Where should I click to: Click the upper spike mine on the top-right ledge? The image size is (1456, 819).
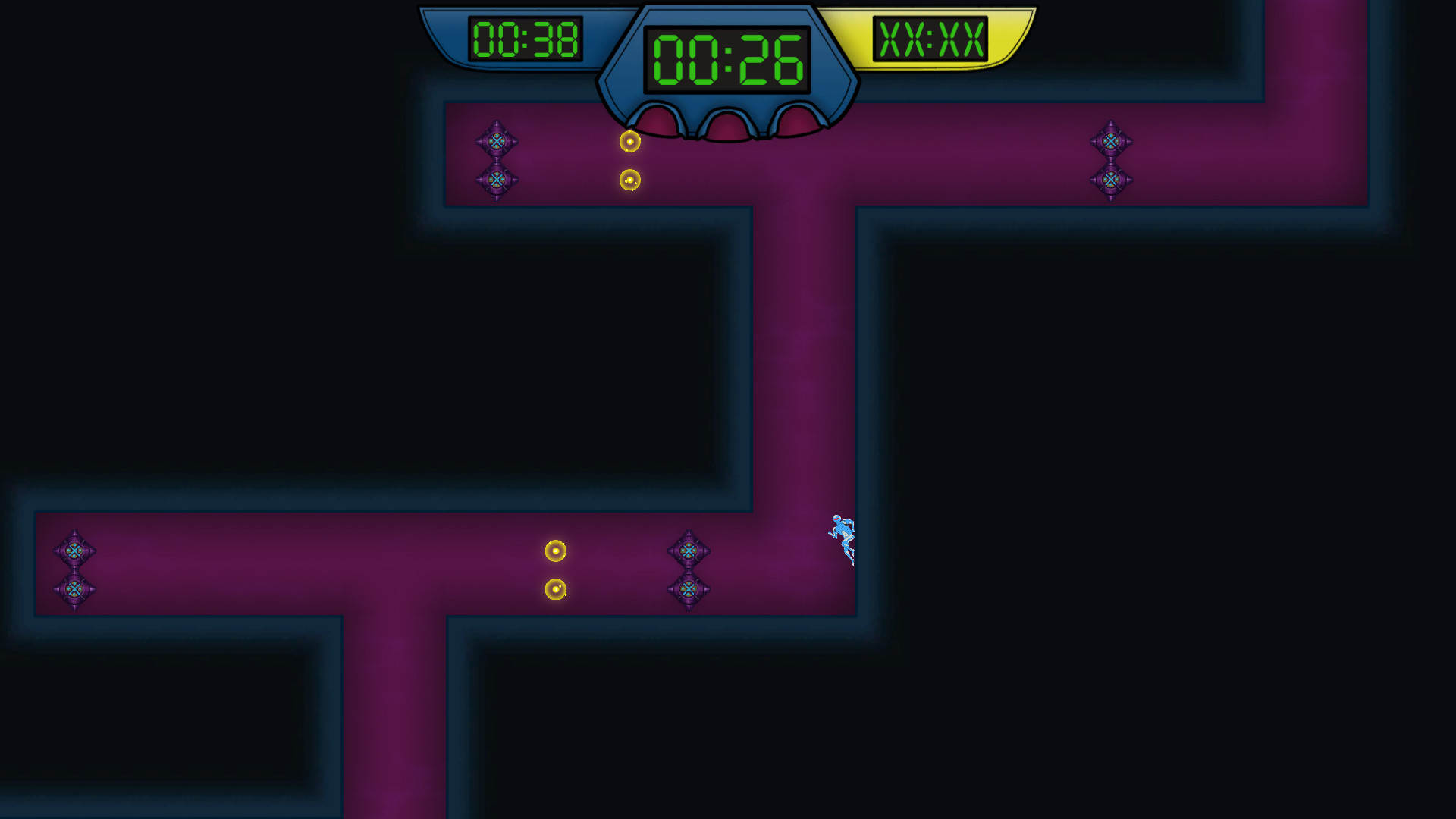[1112, 141]
